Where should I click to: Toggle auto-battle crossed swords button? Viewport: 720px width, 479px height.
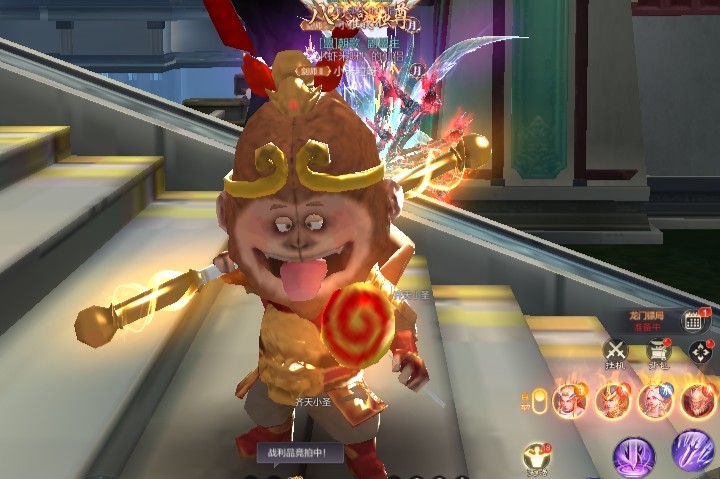614,352
